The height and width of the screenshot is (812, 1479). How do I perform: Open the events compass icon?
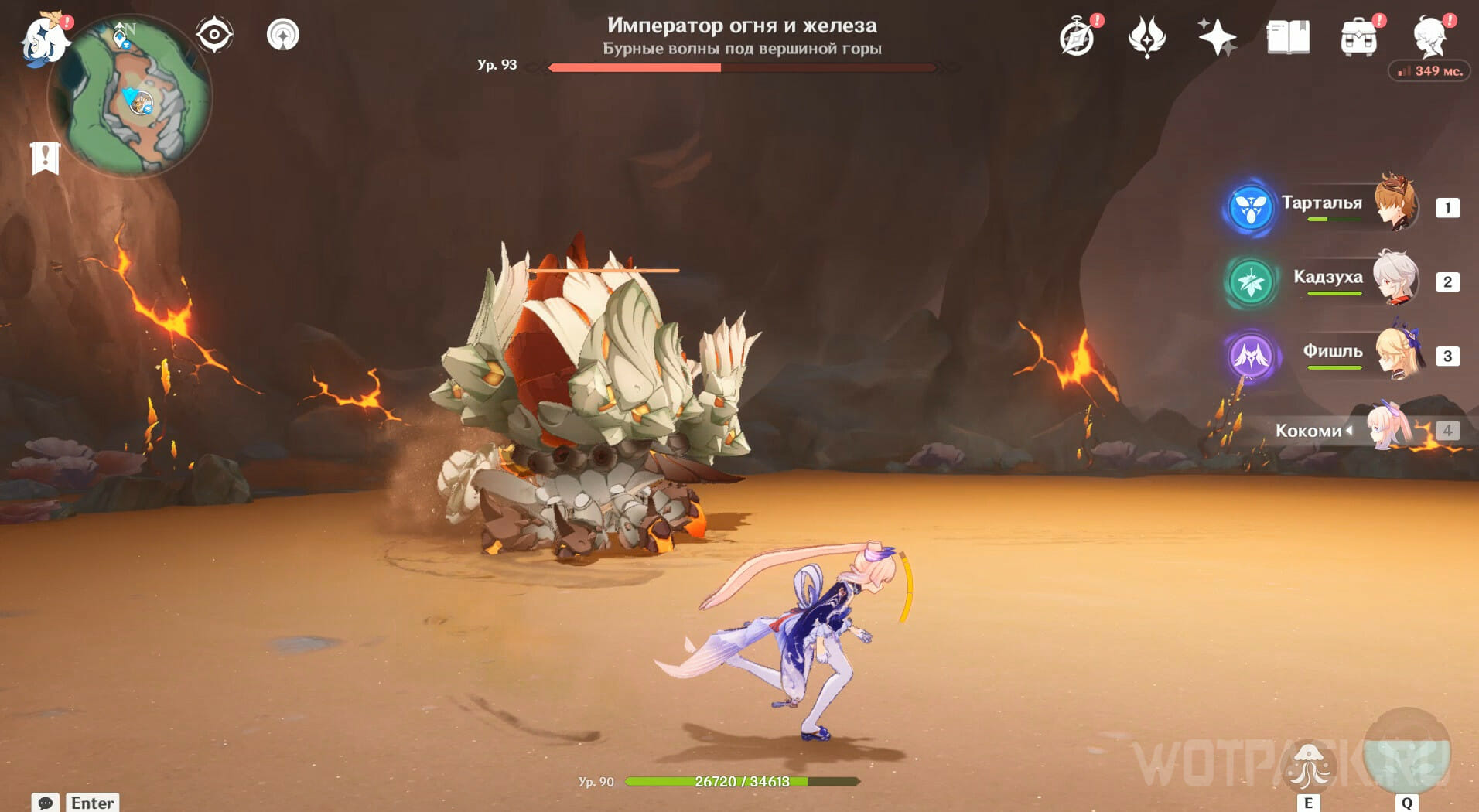click(1077, 38)
